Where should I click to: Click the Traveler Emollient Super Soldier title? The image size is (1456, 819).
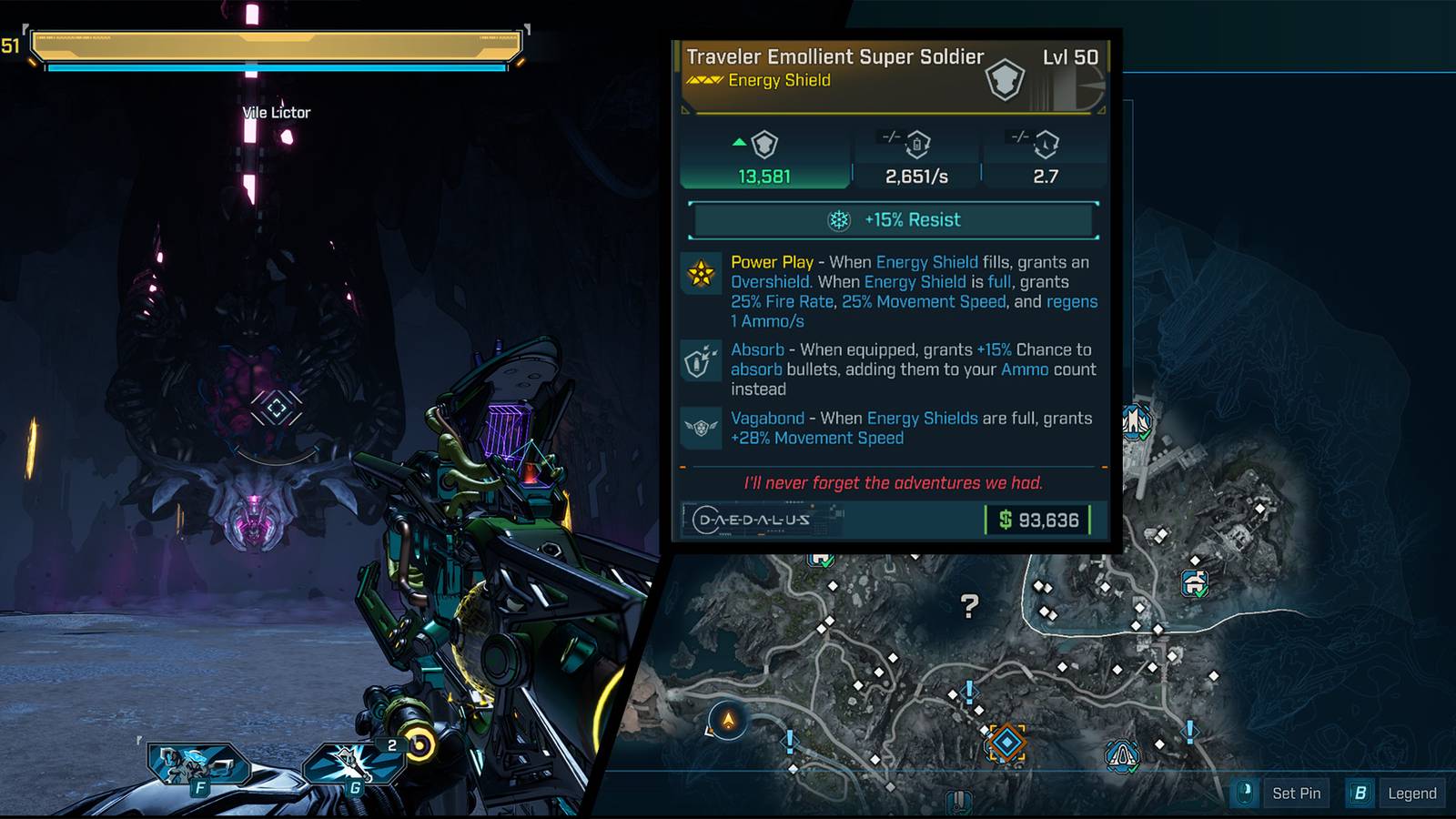[834, 57]
